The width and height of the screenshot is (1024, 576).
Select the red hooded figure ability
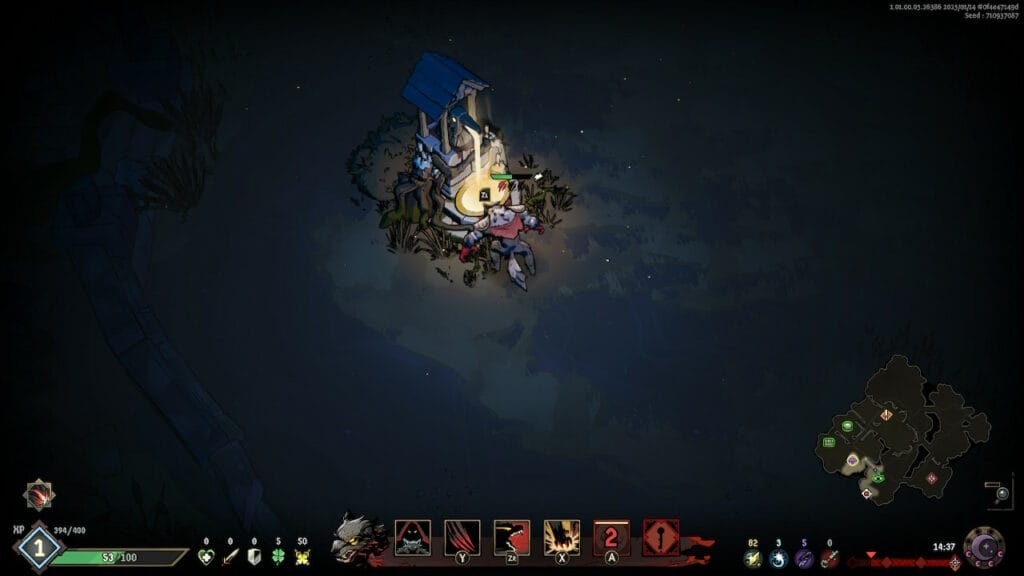412,538
